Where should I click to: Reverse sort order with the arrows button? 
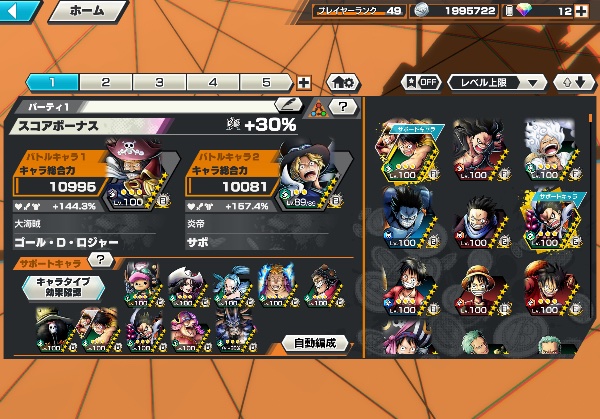pyautogui.click(x=572, y=82)
